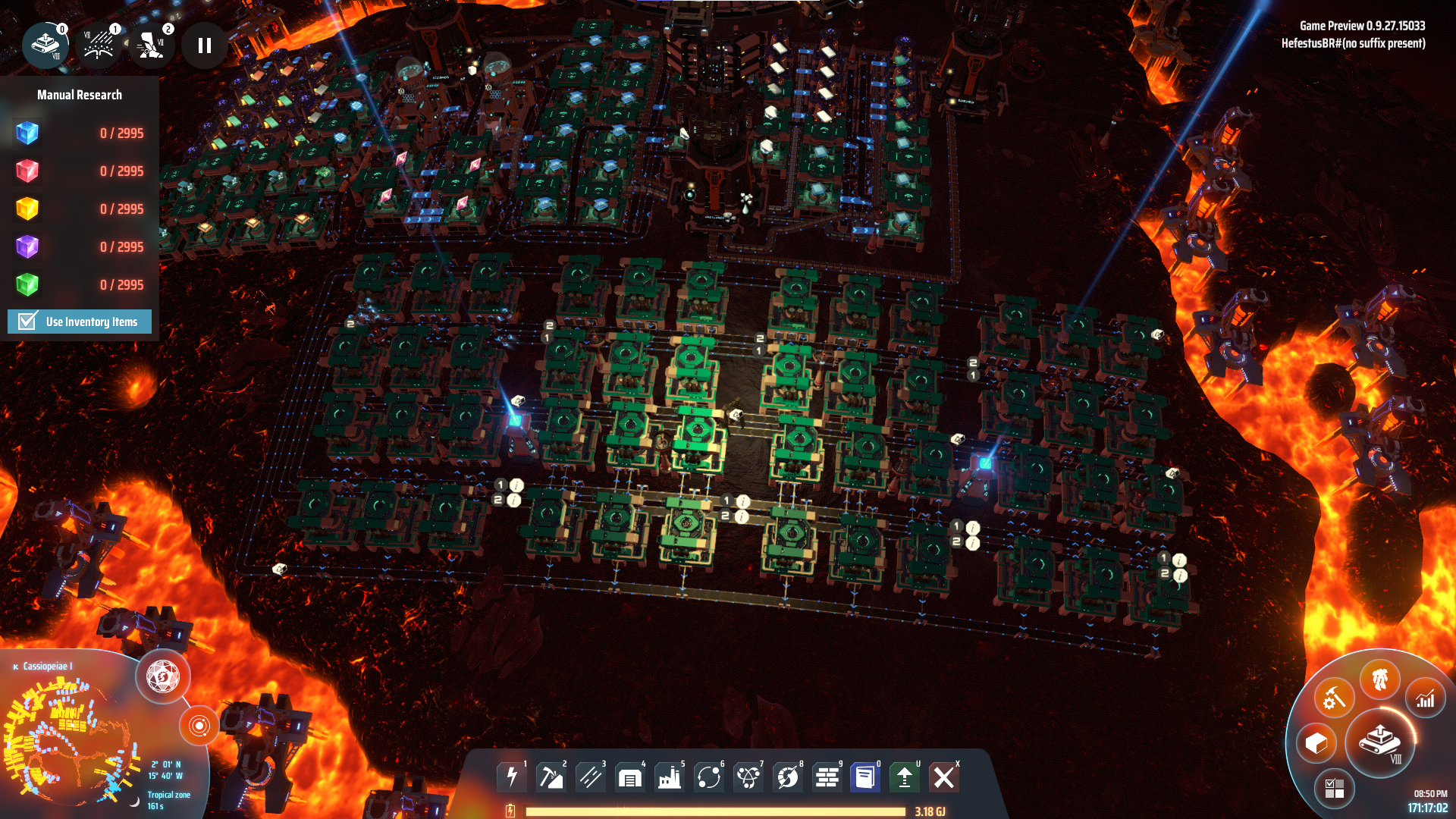The image size is (1456, 819).
Task: Select the atom-shaped build category
Action: 748,777
